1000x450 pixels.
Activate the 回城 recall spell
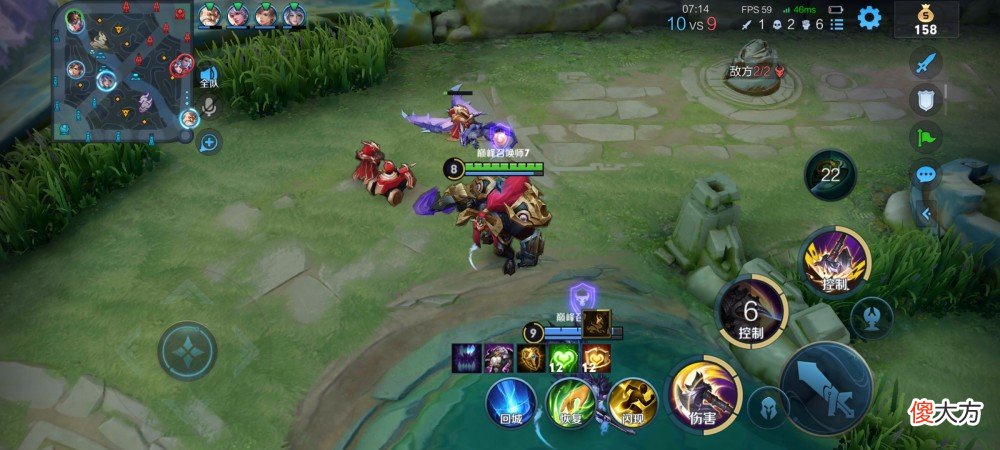coord(511,401)
